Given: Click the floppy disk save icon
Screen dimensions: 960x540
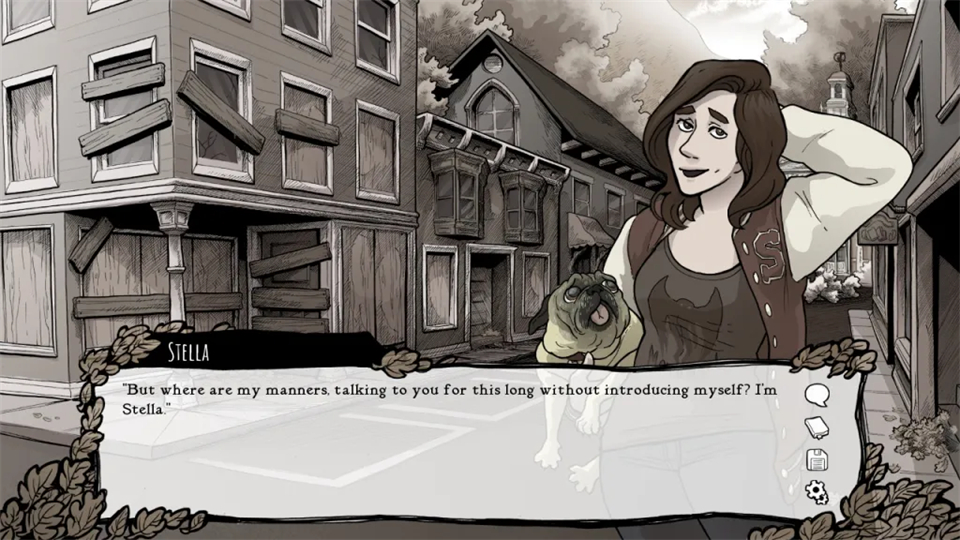Looking at the screenshot, I should click(x=817, y=460).
